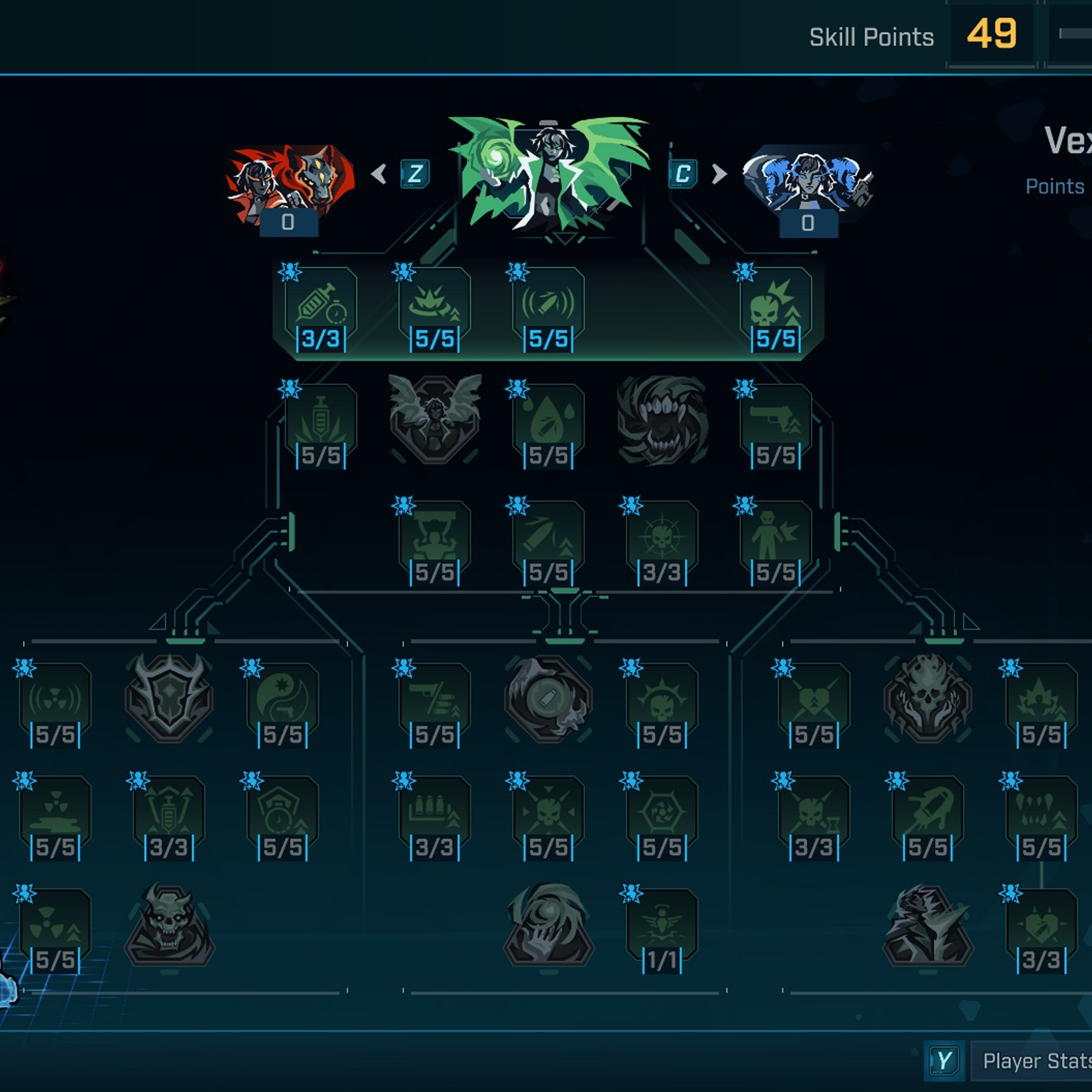Select the winged figure augment
Screen dimensions: 1092x1092
coord(435,418)
